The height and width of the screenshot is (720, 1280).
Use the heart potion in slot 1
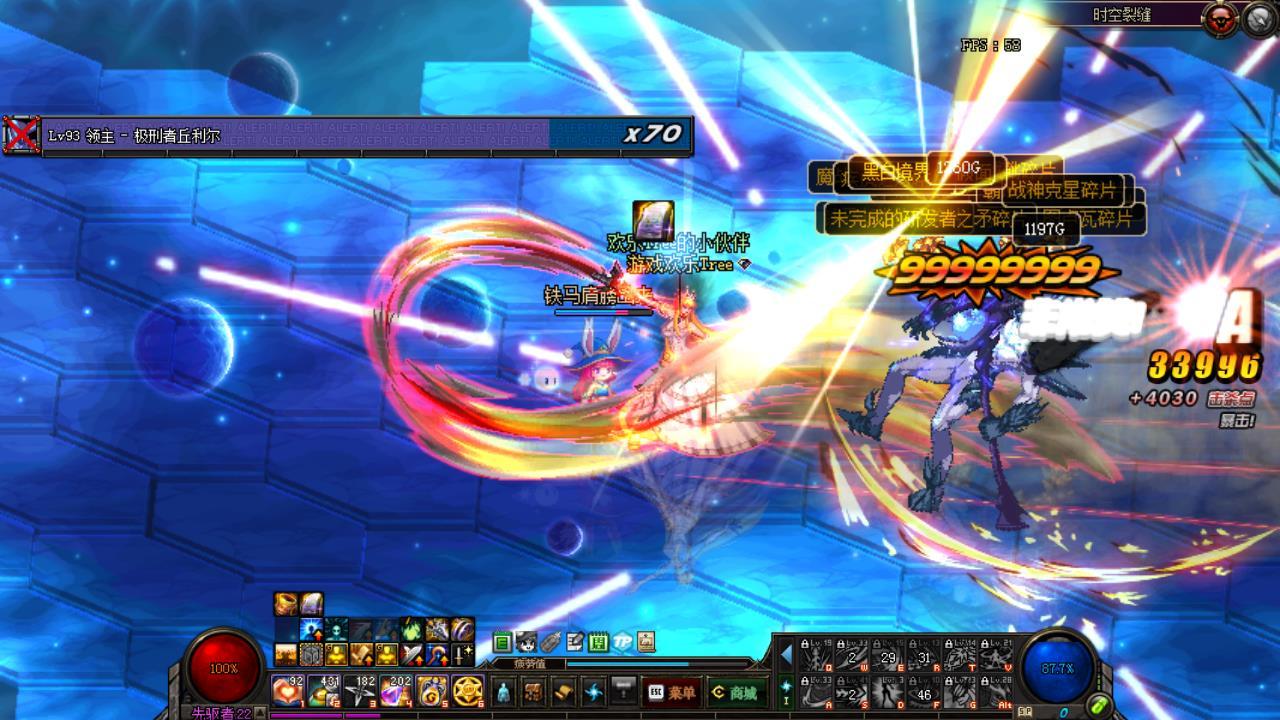click(287, 690)
